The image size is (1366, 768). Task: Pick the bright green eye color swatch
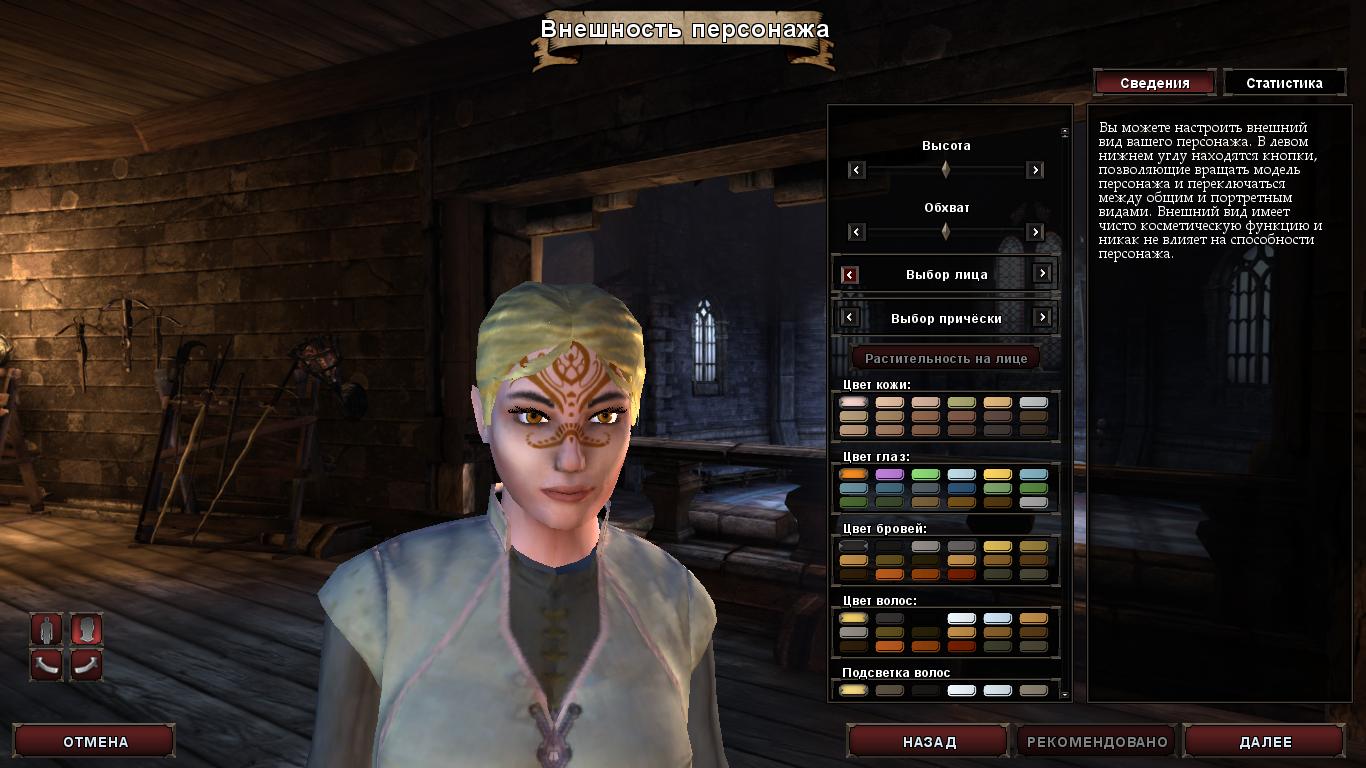click(925, 474)
